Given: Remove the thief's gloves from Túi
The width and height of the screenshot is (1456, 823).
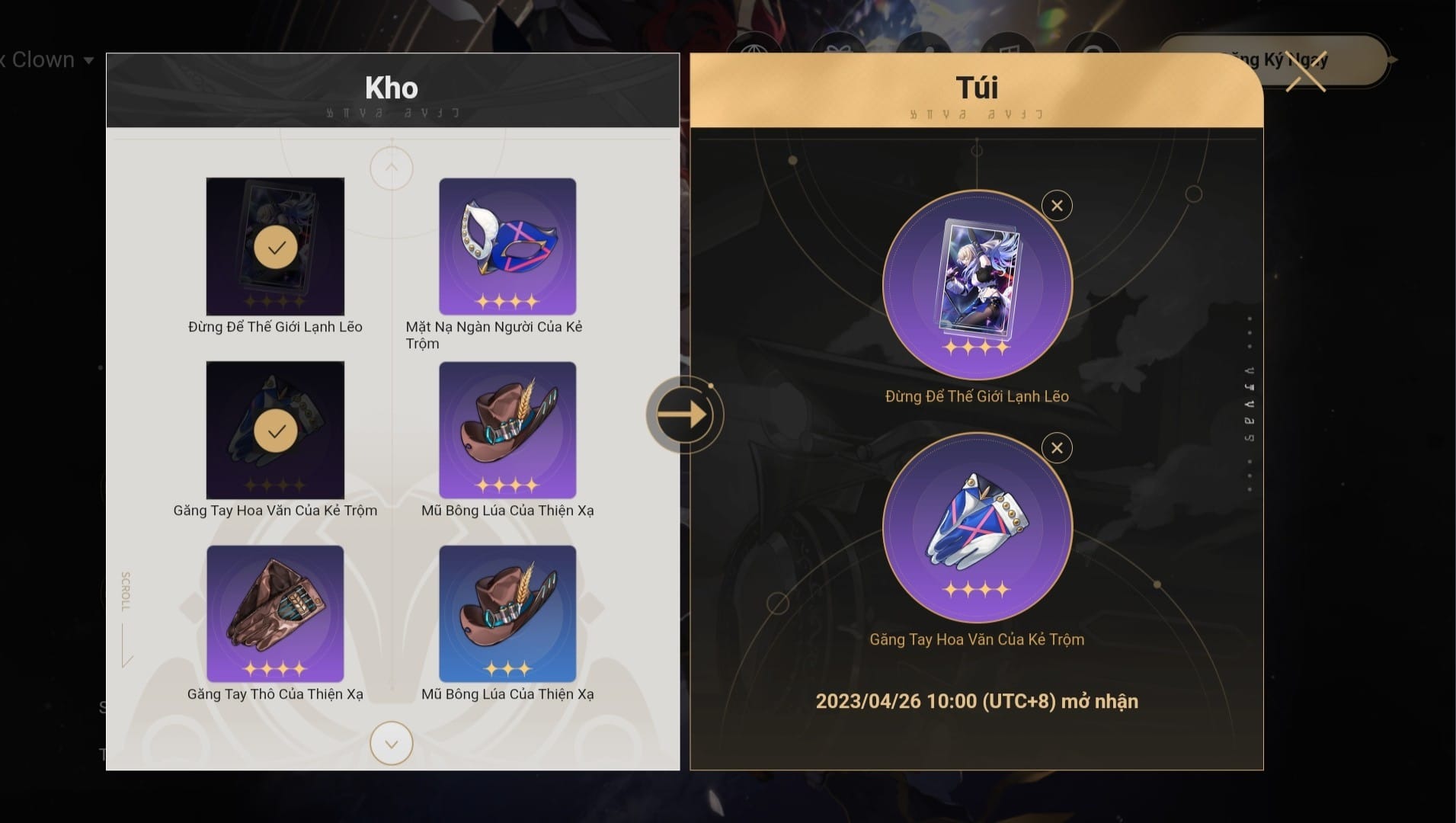Looking at the screenshot, I should pos(1057,448).
